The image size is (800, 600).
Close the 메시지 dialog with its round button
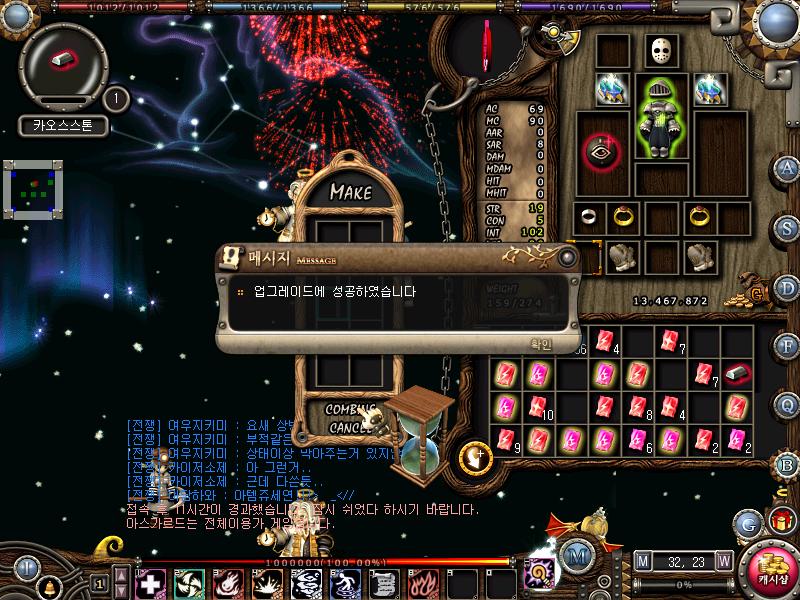[568, 258]
